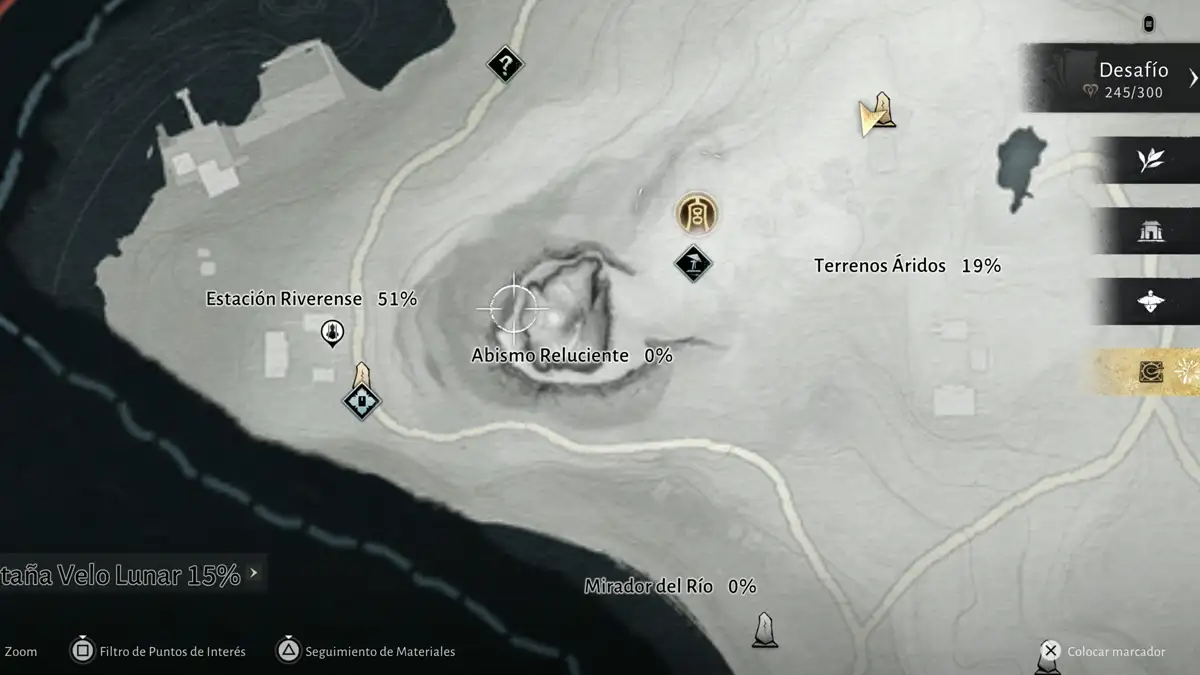Select the leaf sprig map category tab
The image size is (1200, 675).
click(x=1150, y=160)
